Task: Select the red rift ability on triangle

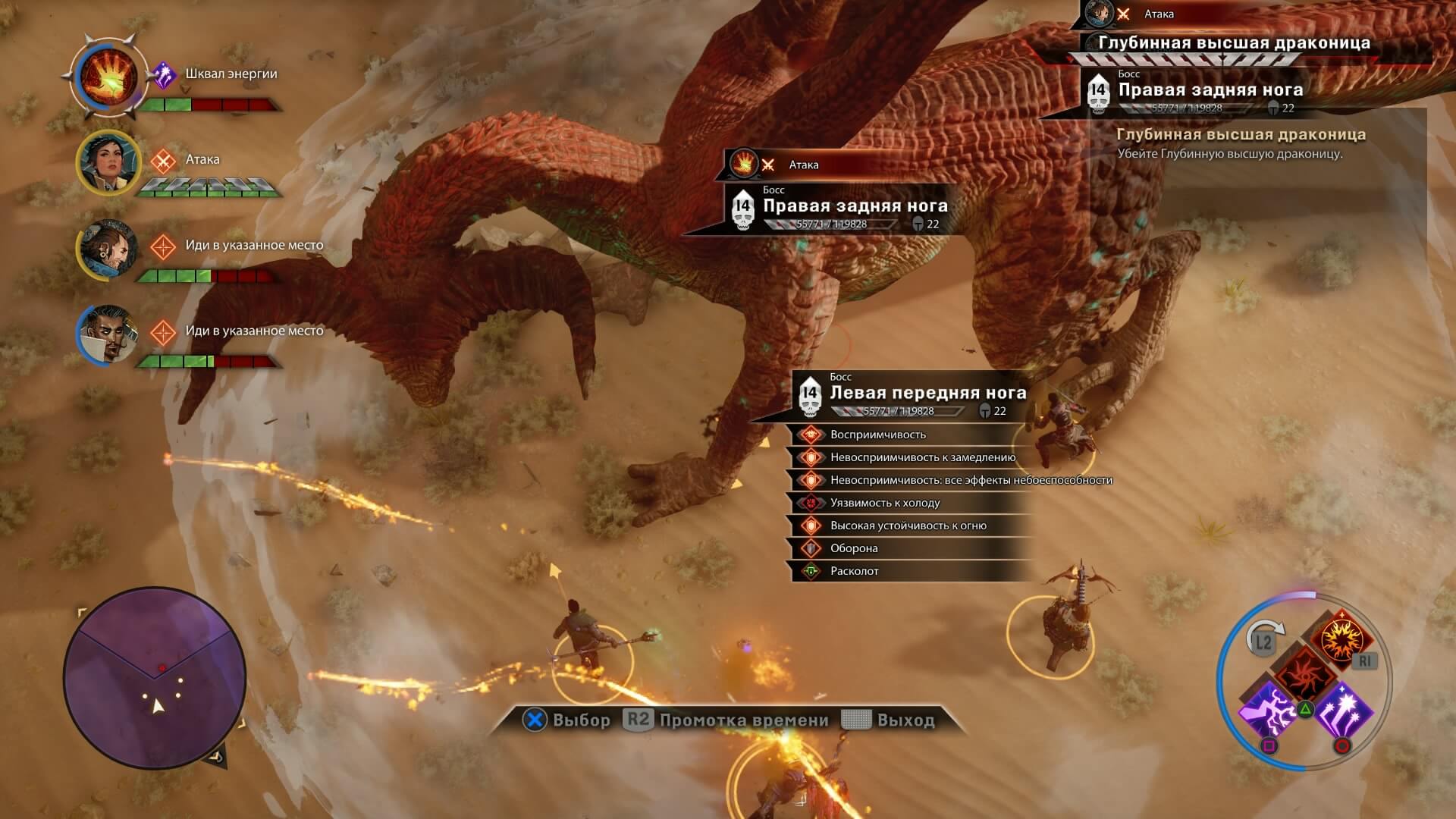Action: coord(1306,675)
